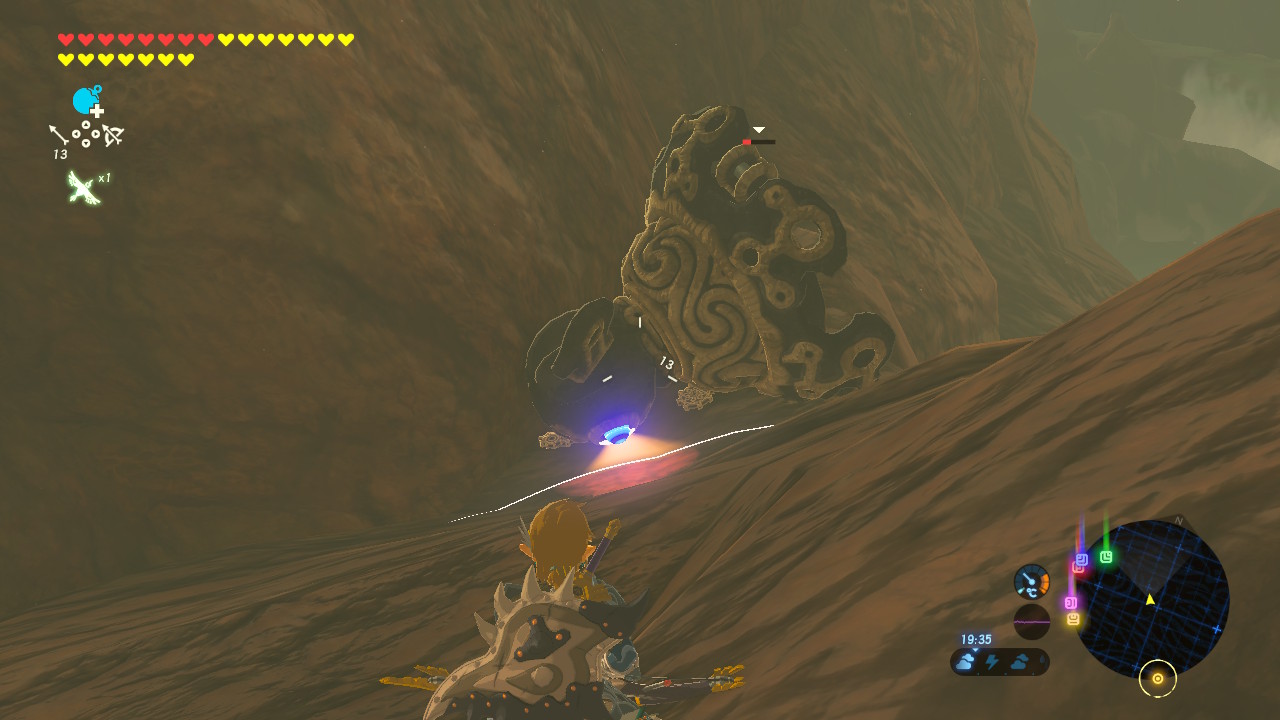Click the noise level indicator circle
This screenshot has height=720, width=1280.
click(1031, 621)
